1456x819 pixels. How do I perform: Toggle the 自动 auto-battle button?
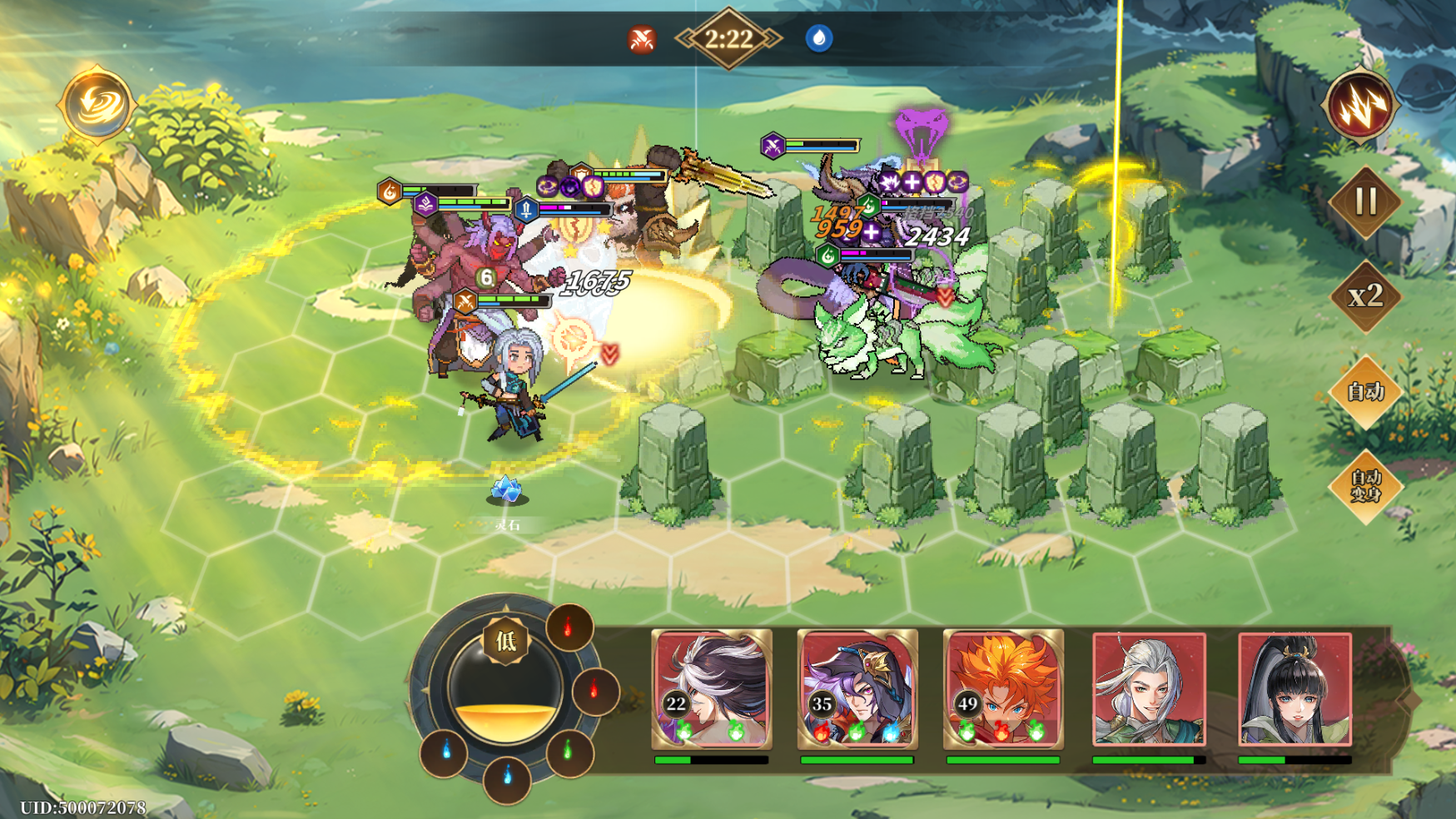click(x=1365, y=391)
